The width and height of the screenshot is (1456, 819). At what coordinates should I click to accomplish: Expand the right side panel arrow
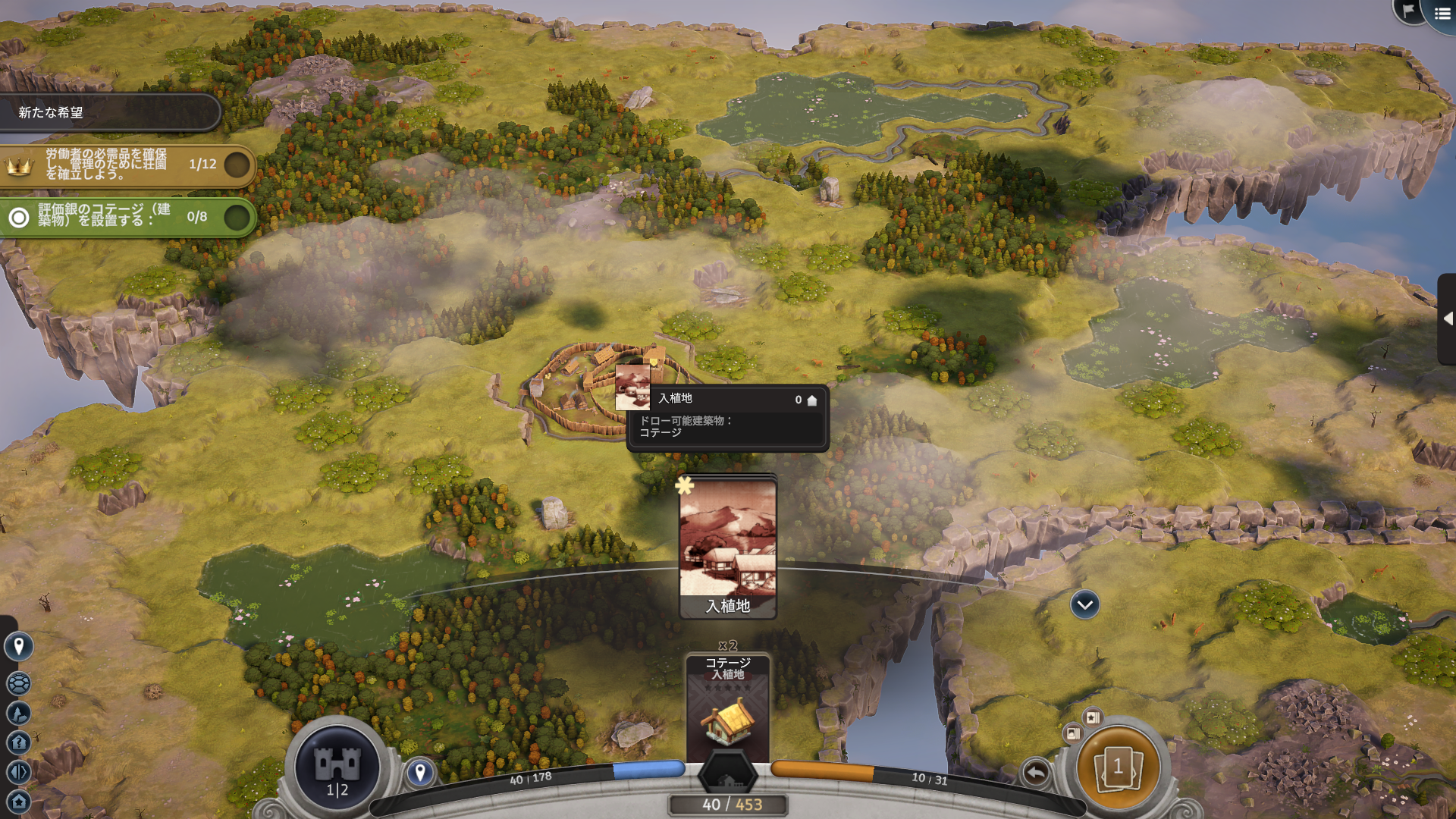[1447, 318]
